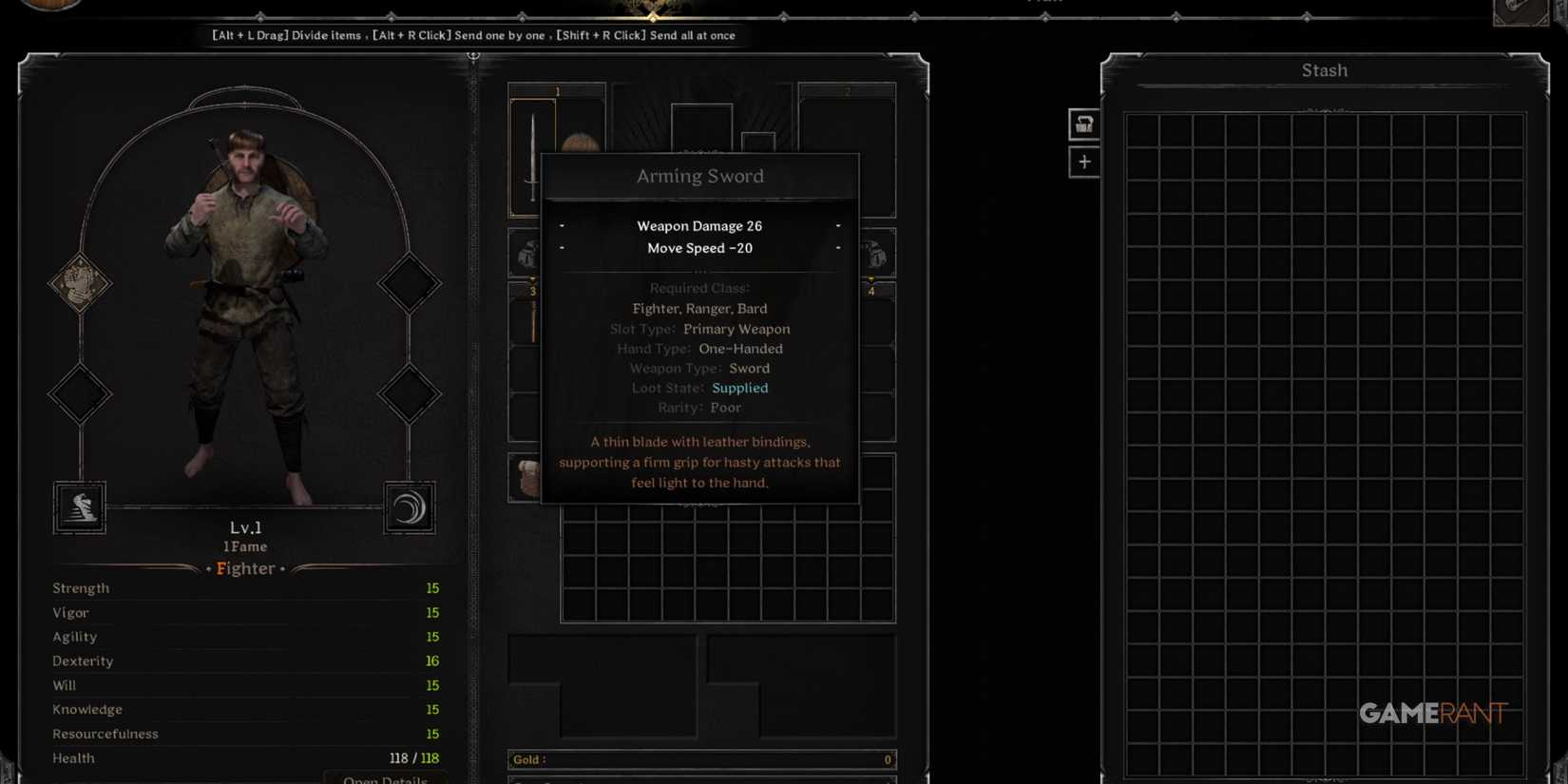Screen dimensions: 1568x784
Task: Select the knight emblem below the character
Action: (80, 507)
